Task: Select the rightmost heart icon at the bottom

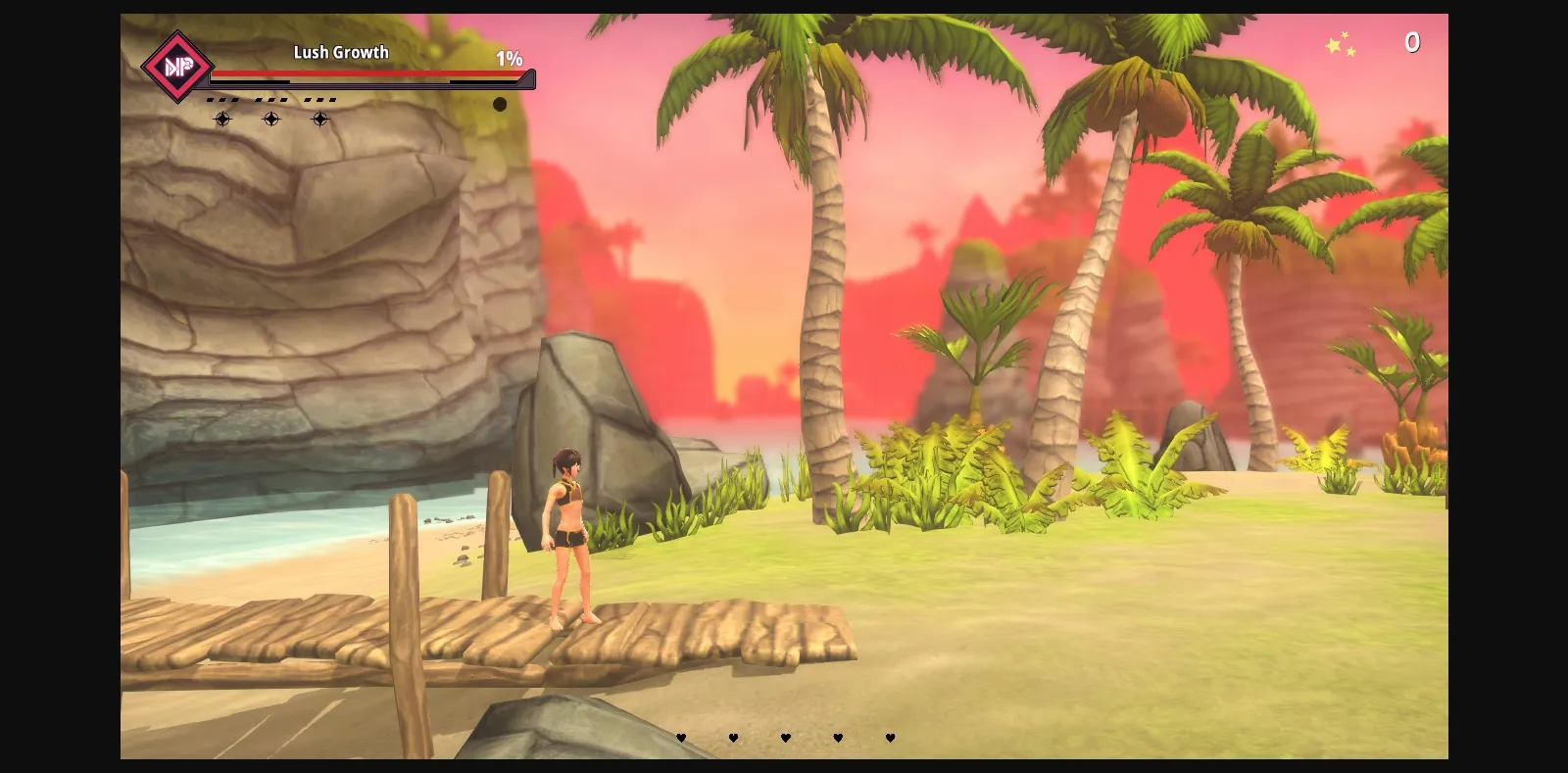Action: pos(888,737)
